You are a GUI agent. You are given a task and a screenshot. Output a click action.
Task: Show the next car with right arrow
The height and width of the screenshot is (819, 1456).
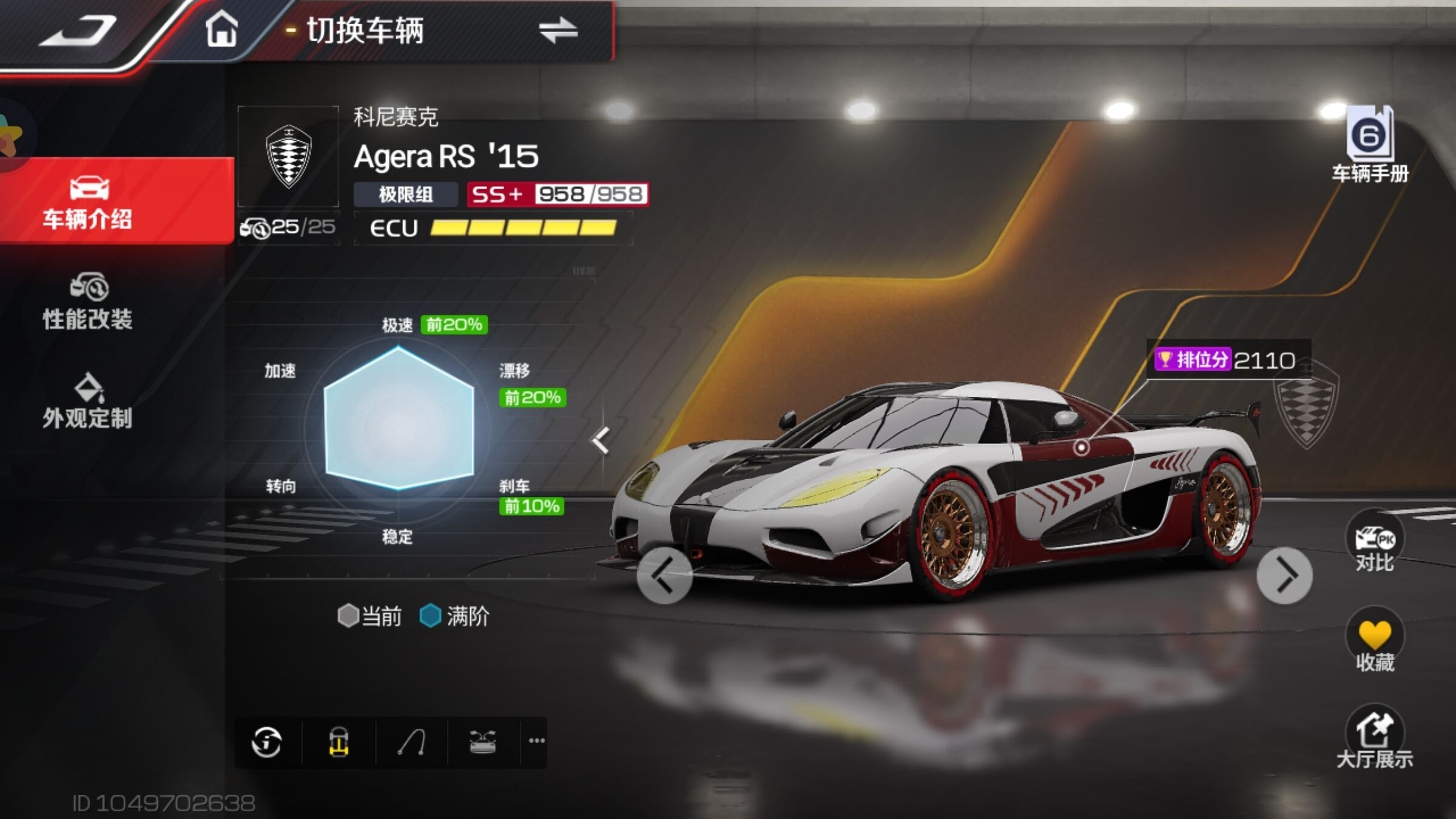click(x=1284, y=576)
